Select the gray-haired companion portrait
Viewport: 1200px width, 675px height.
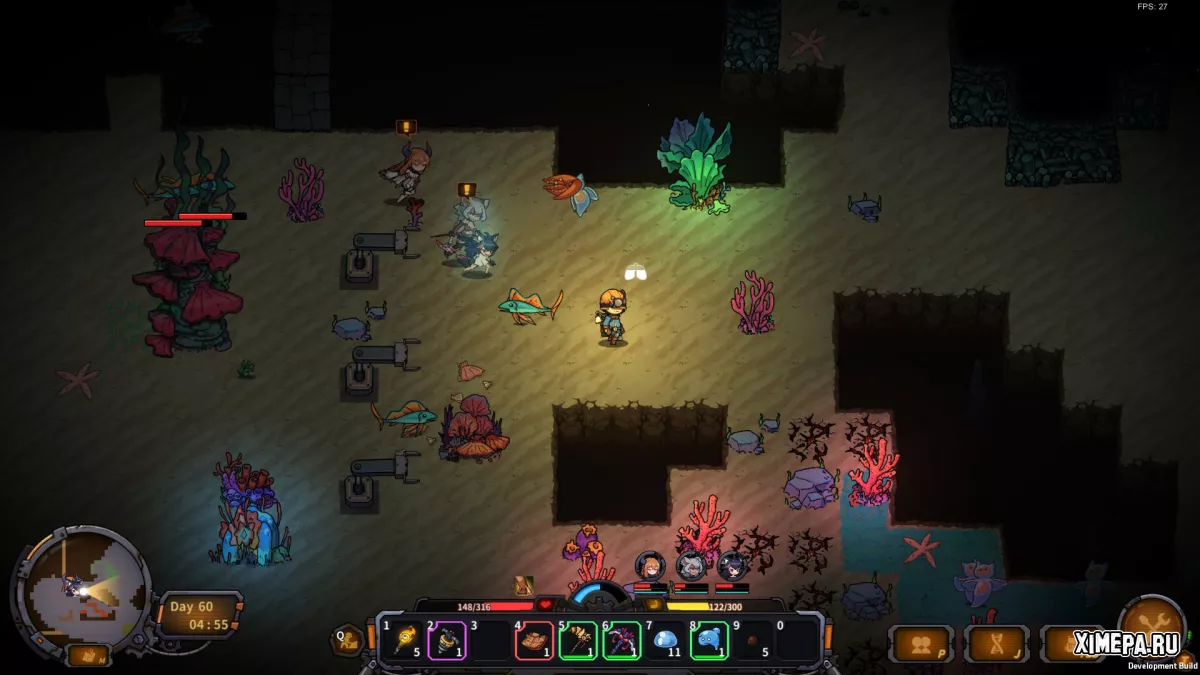pyautogui.click(x=690, y=566)
